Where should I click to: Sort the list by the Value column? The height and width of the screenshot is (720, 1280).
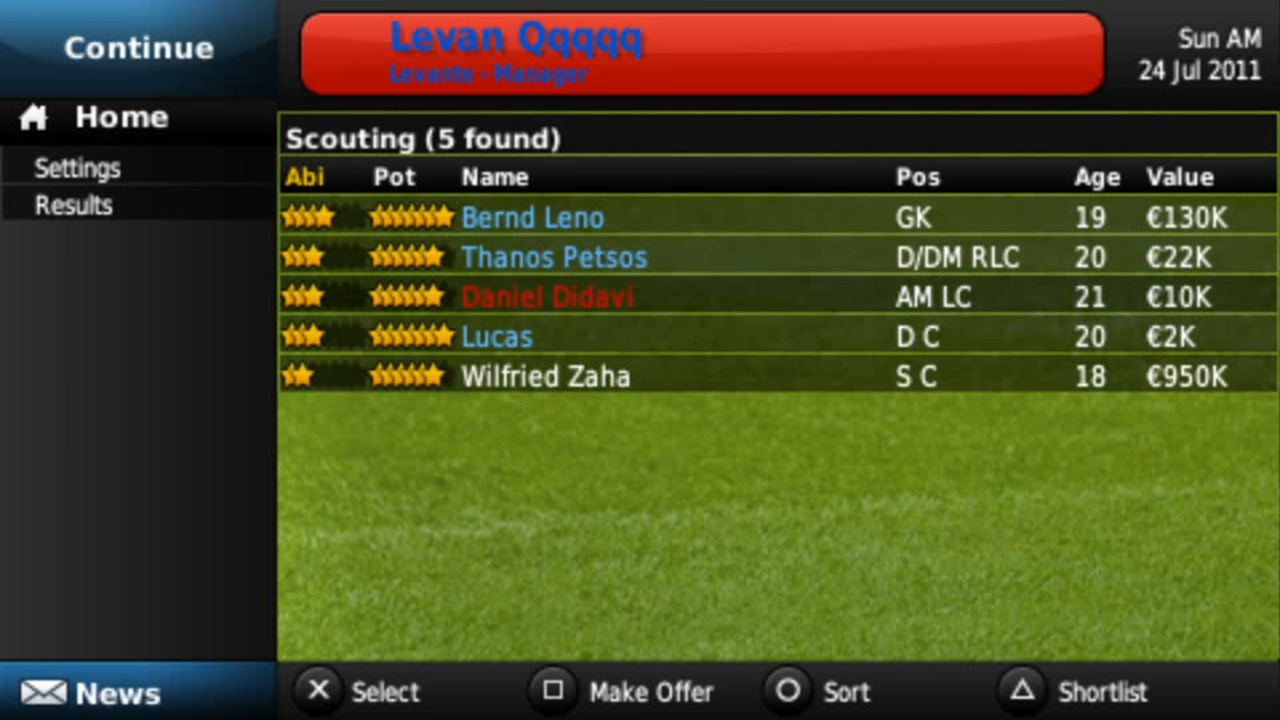(x=1179, y=177)
